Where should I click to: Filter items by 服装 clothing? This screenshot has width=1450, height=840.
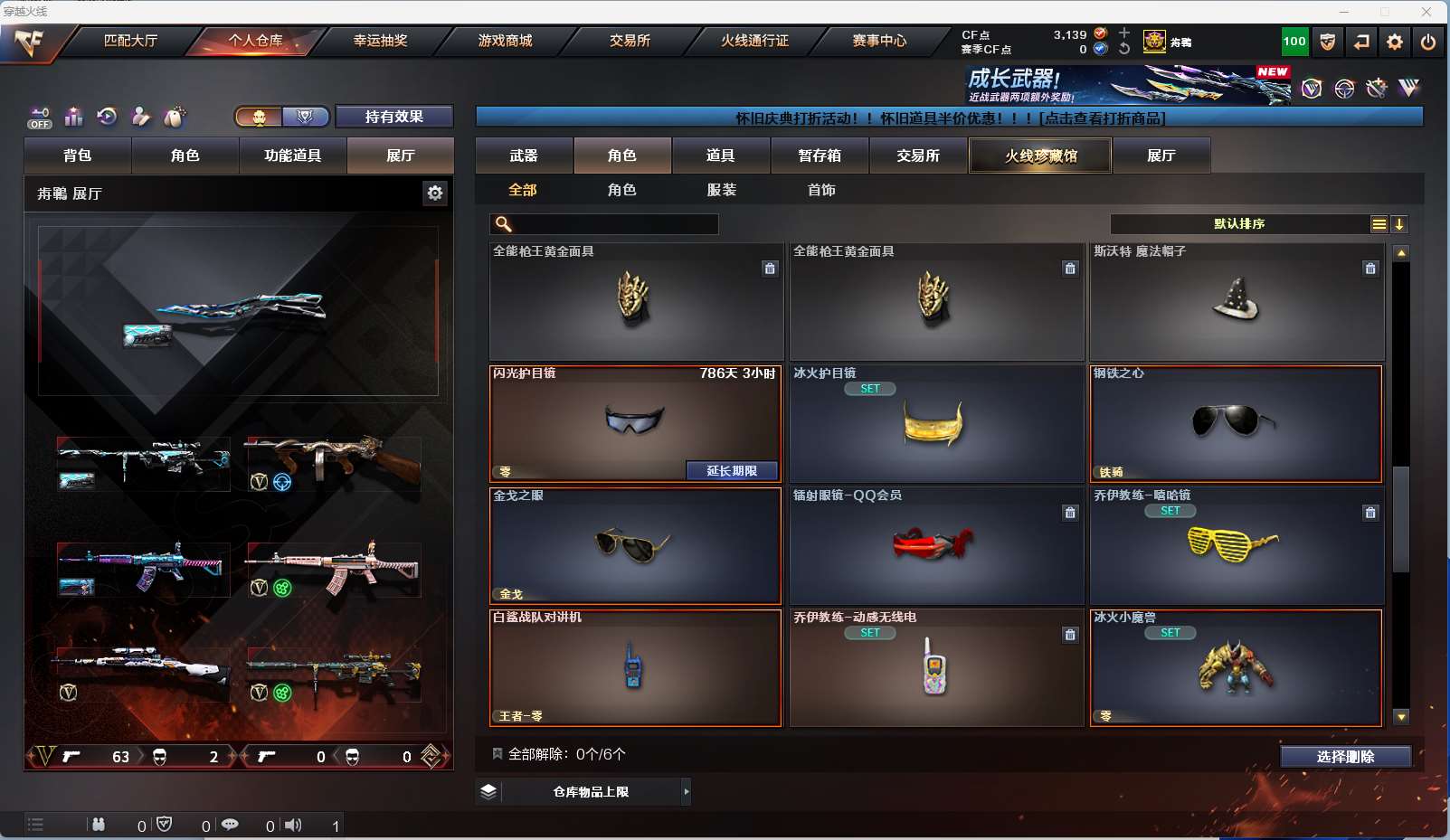click(x=722, y=190)
